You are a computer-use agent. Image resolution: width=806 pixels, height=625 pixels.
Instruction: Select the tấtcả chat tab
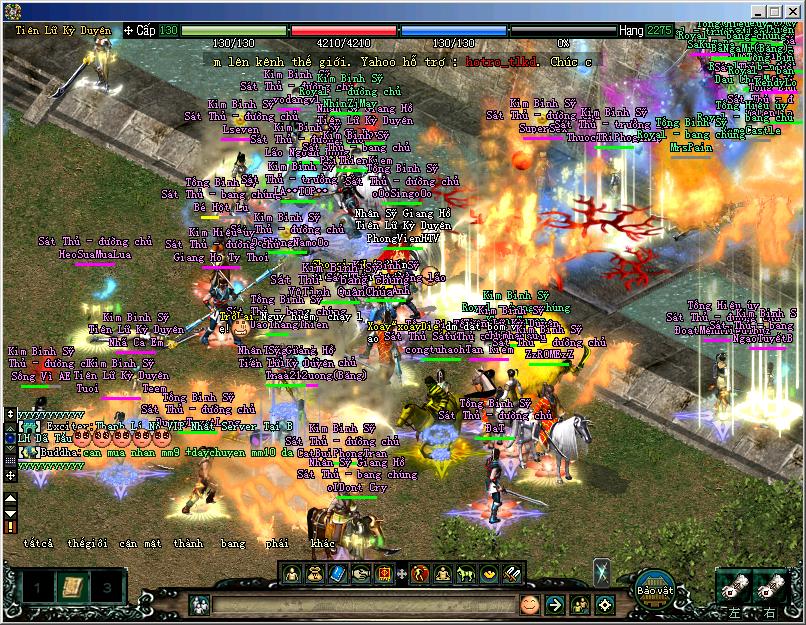tap(38, 544)
